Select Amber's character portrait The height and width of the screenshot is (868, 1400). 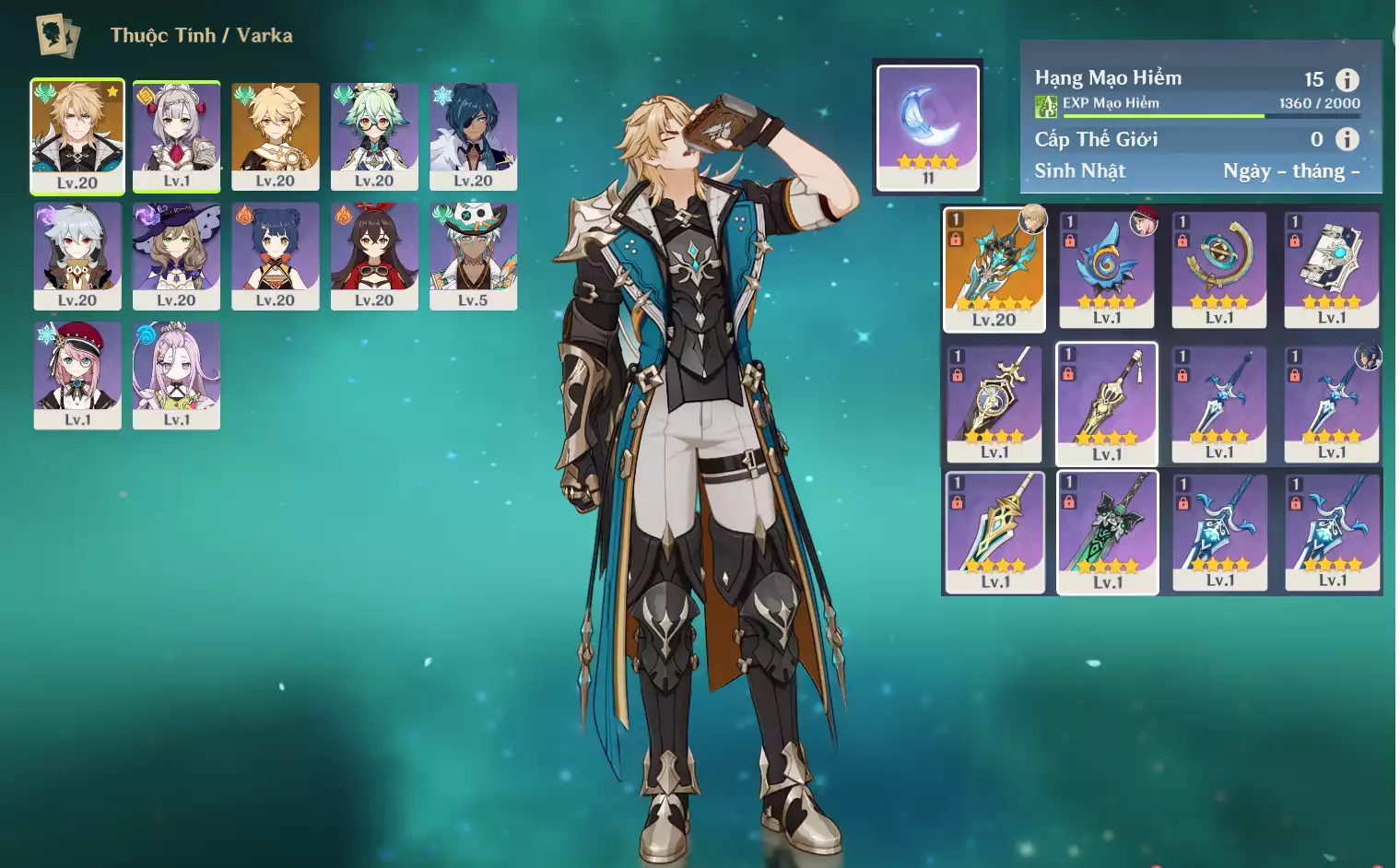point(374,255)
